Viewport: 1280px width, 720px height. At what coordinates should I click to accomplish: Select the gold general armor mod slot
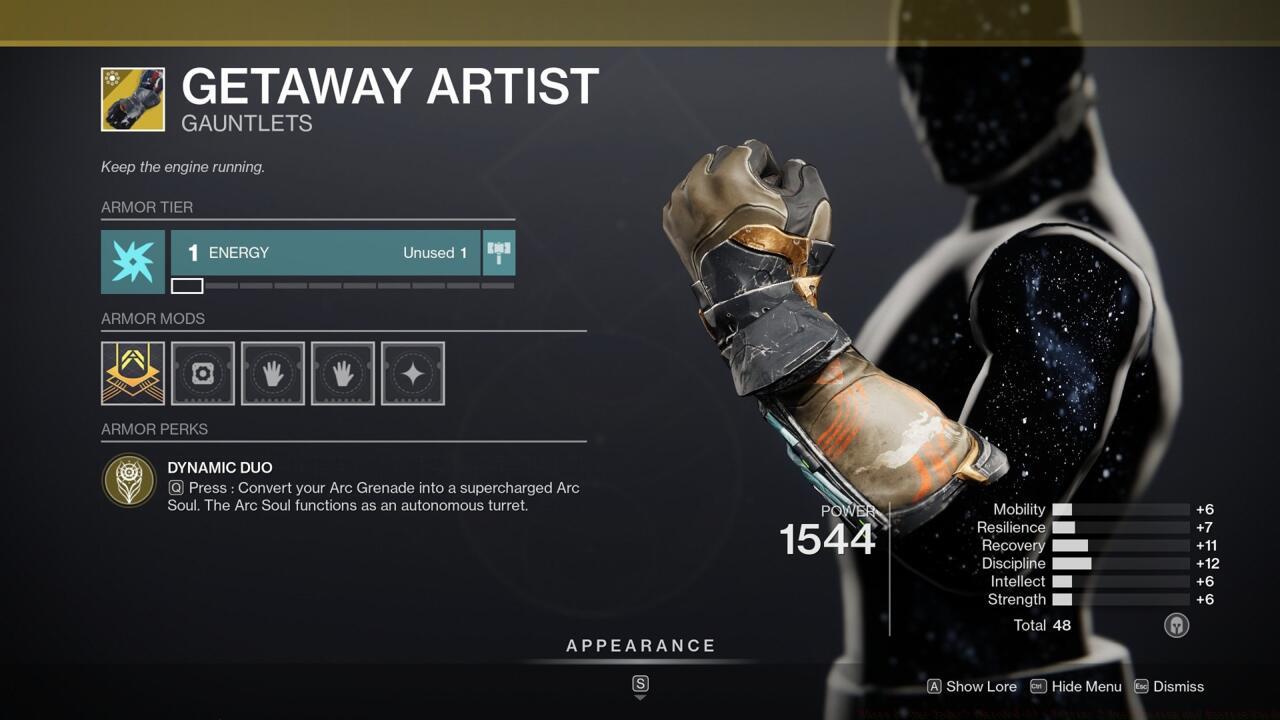click(132, 373)
